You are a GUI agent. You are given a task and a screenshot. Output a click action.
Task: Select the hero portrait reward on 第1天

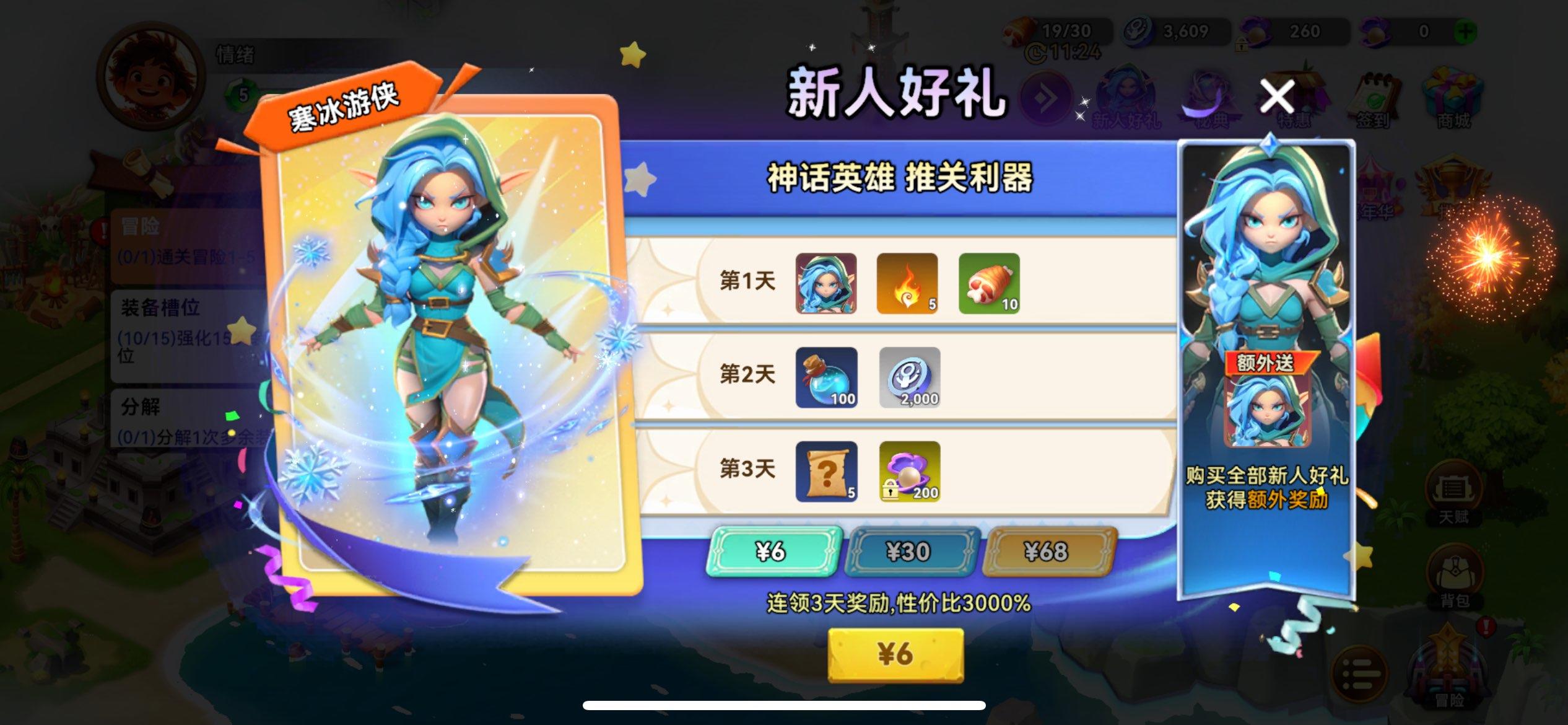click(x=827, y=284)
